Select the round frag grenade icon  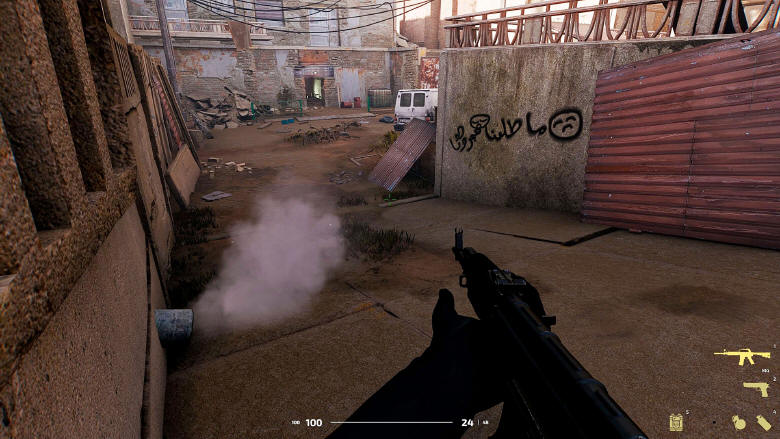click(x=739, y=422)
